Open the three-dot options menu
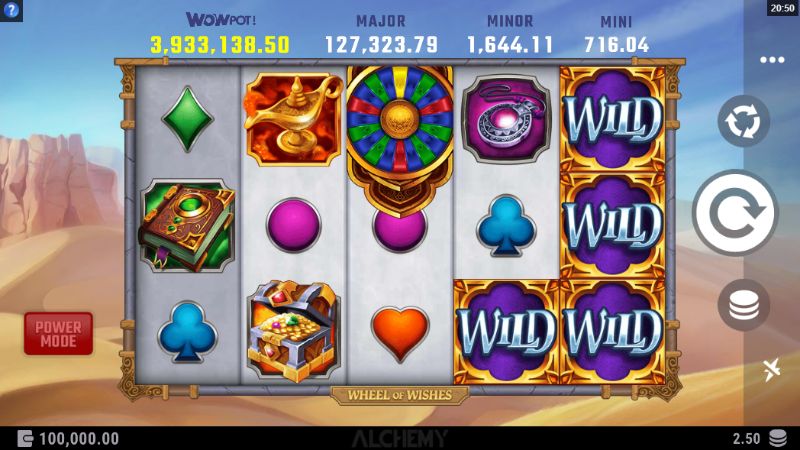The image size is (800, 450). [x=771, y=59]
